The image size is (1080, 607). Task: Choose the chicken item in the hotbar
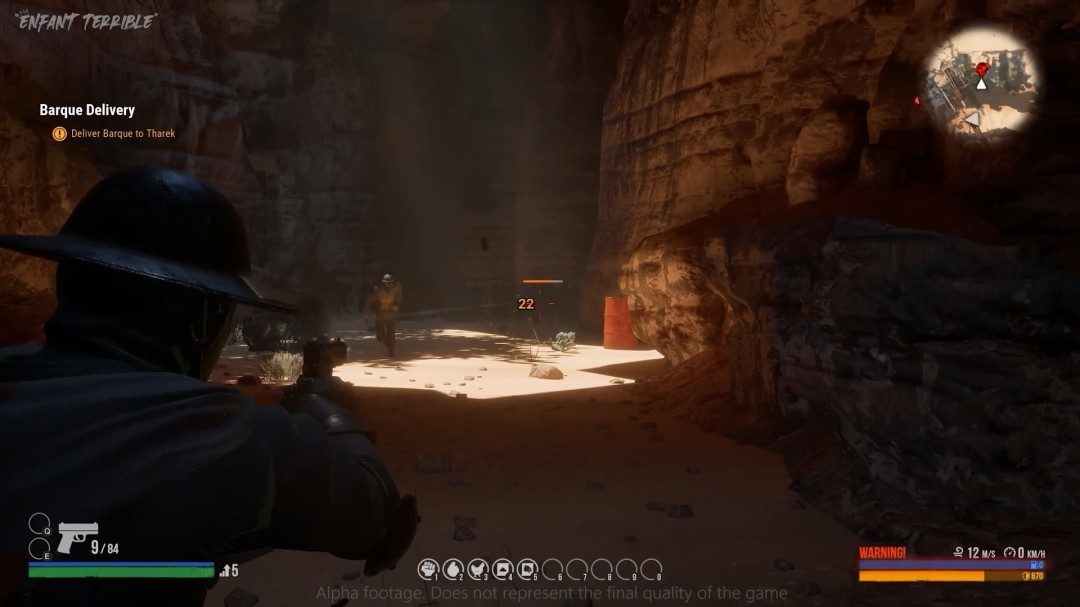477,569
